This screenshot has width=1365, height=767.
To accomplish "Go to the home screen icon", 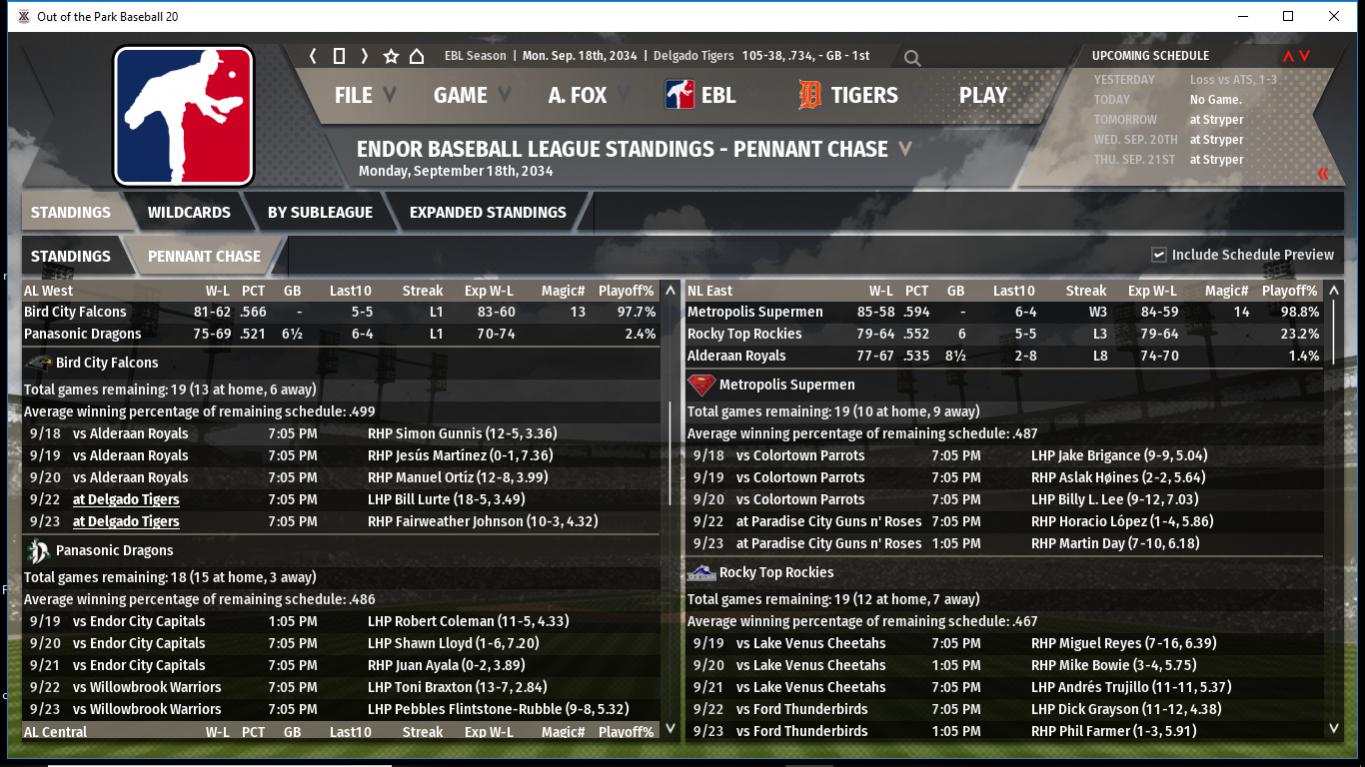I will pyautogui.click(x=417, y=56).
